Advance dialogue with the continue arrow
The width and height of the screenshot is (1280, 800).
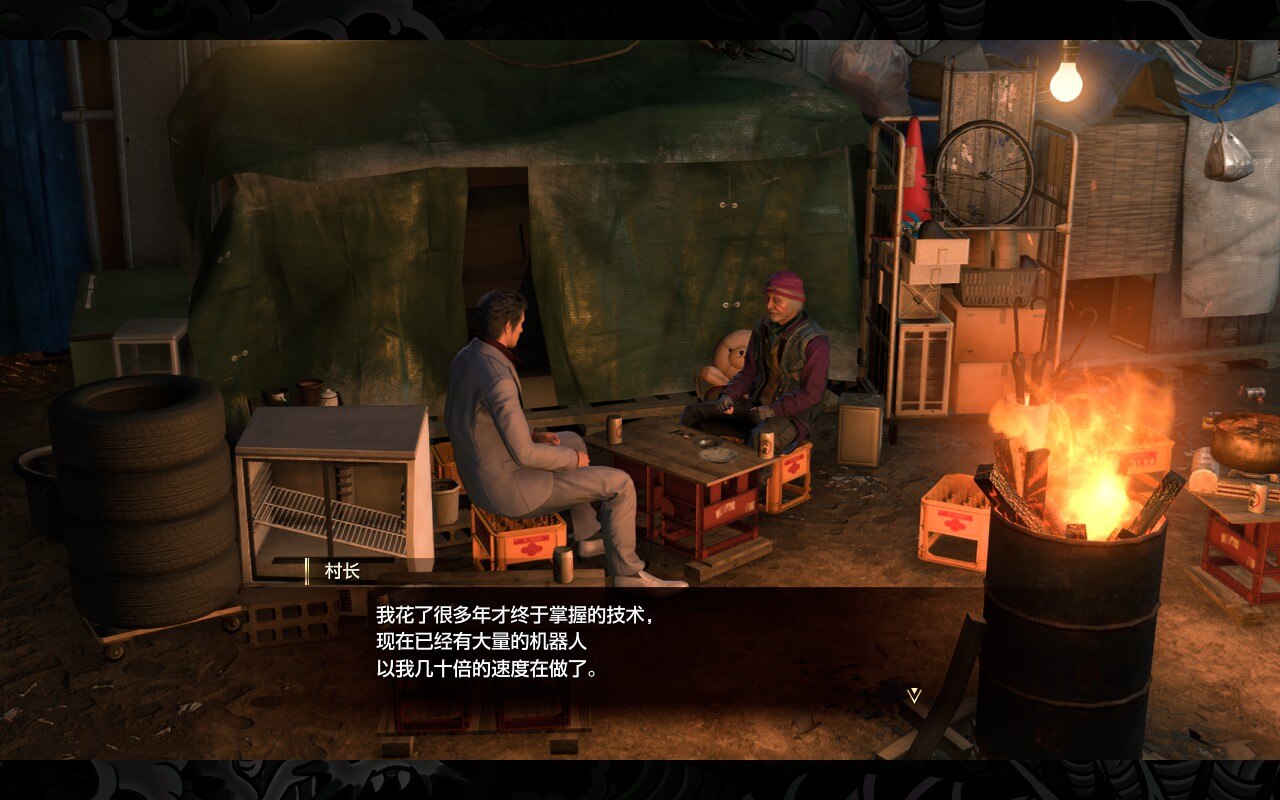click(x=913, y=694)
